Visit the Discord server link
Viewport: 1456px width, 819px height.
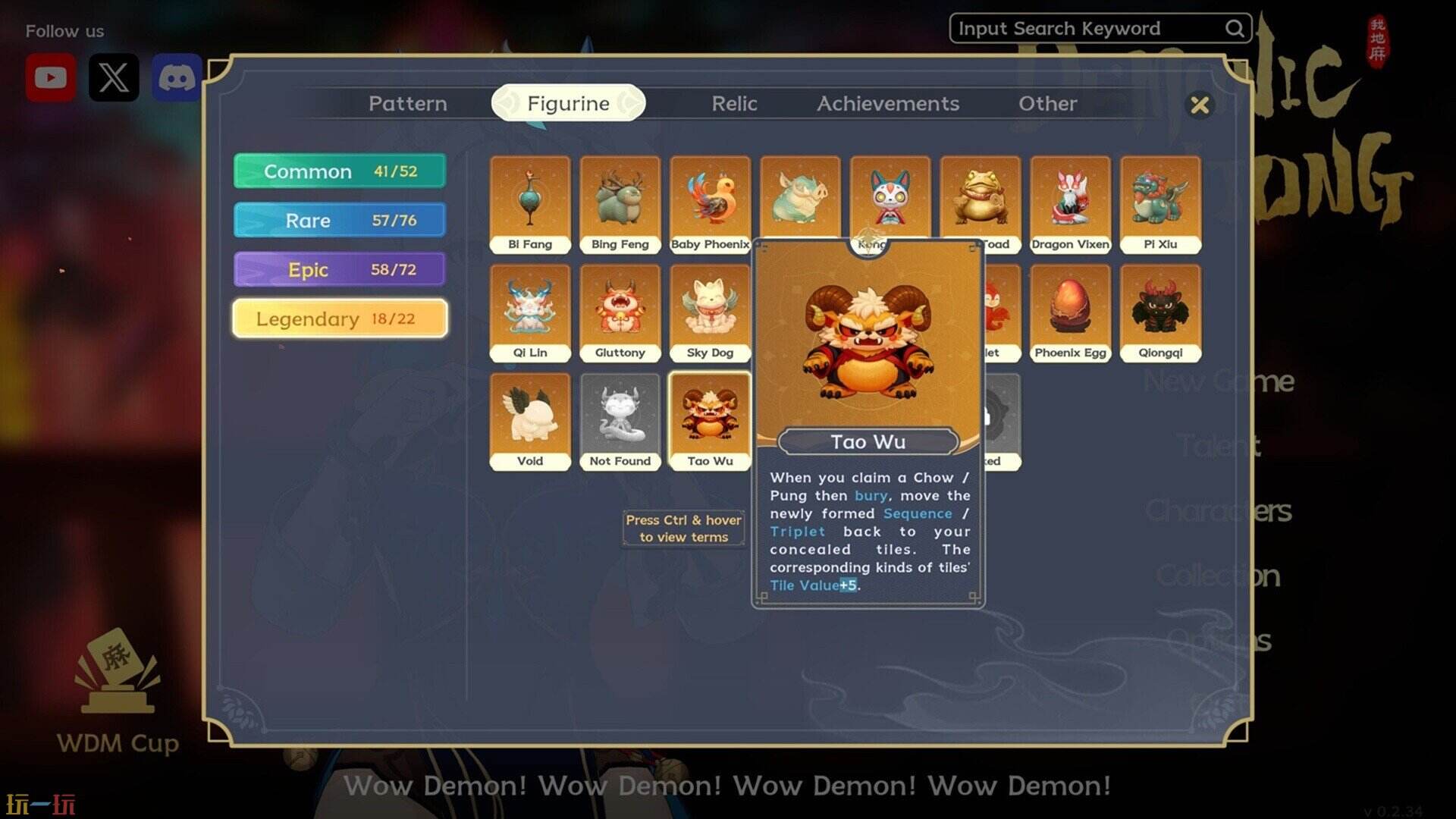pos(177,77)
